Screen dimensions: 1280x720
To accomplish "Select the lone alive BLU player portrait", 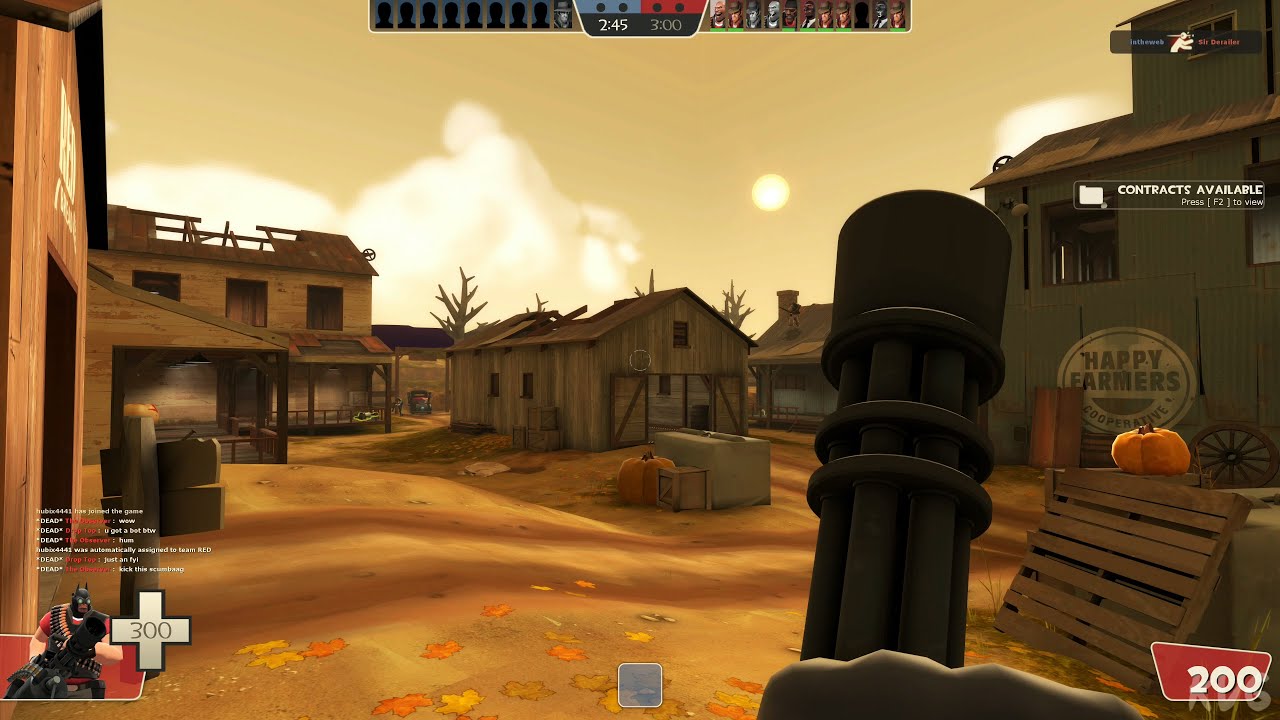I will [564, 15].
